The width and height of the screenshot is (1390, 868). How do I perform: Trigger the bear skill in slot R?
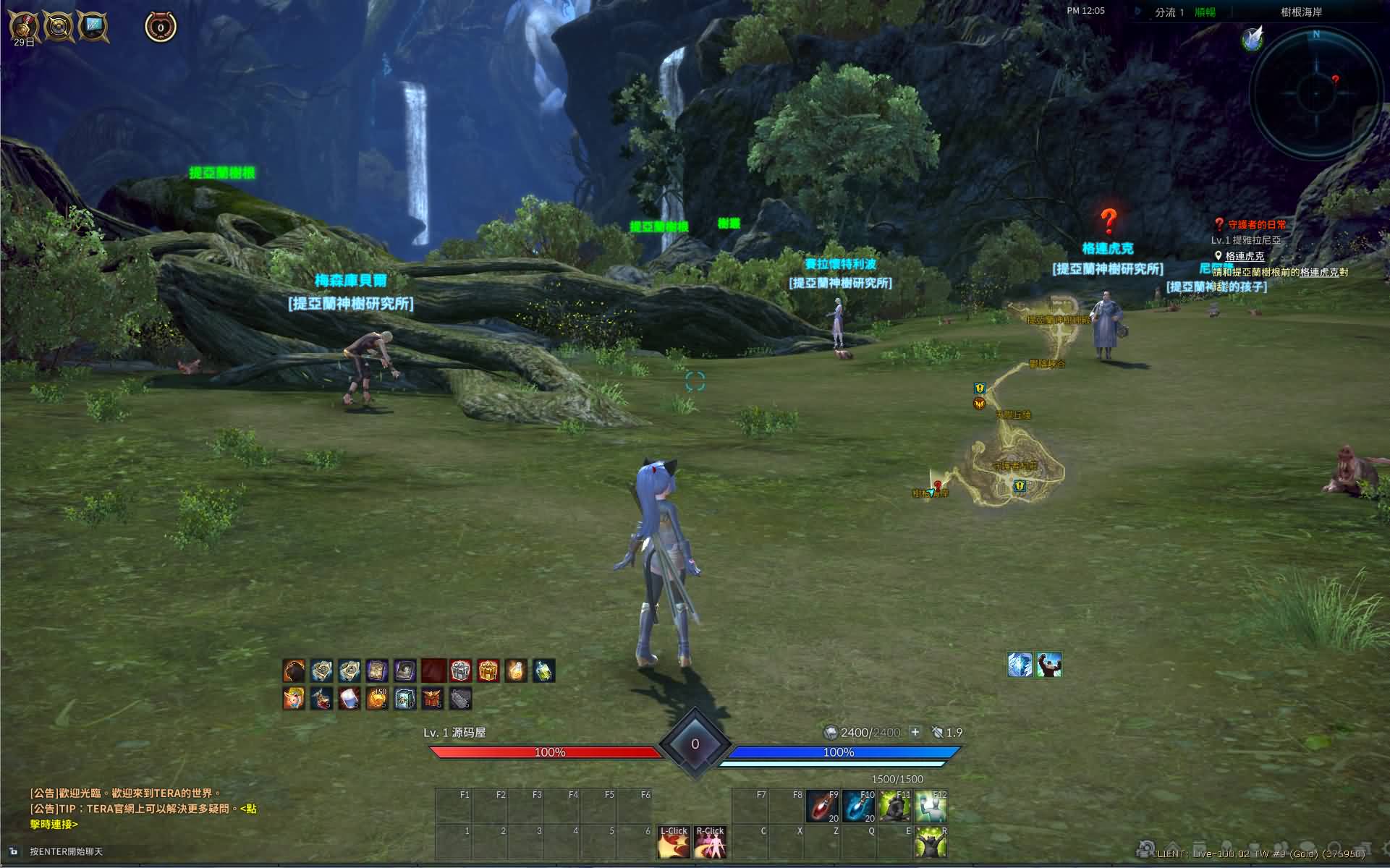click(931, 842)
